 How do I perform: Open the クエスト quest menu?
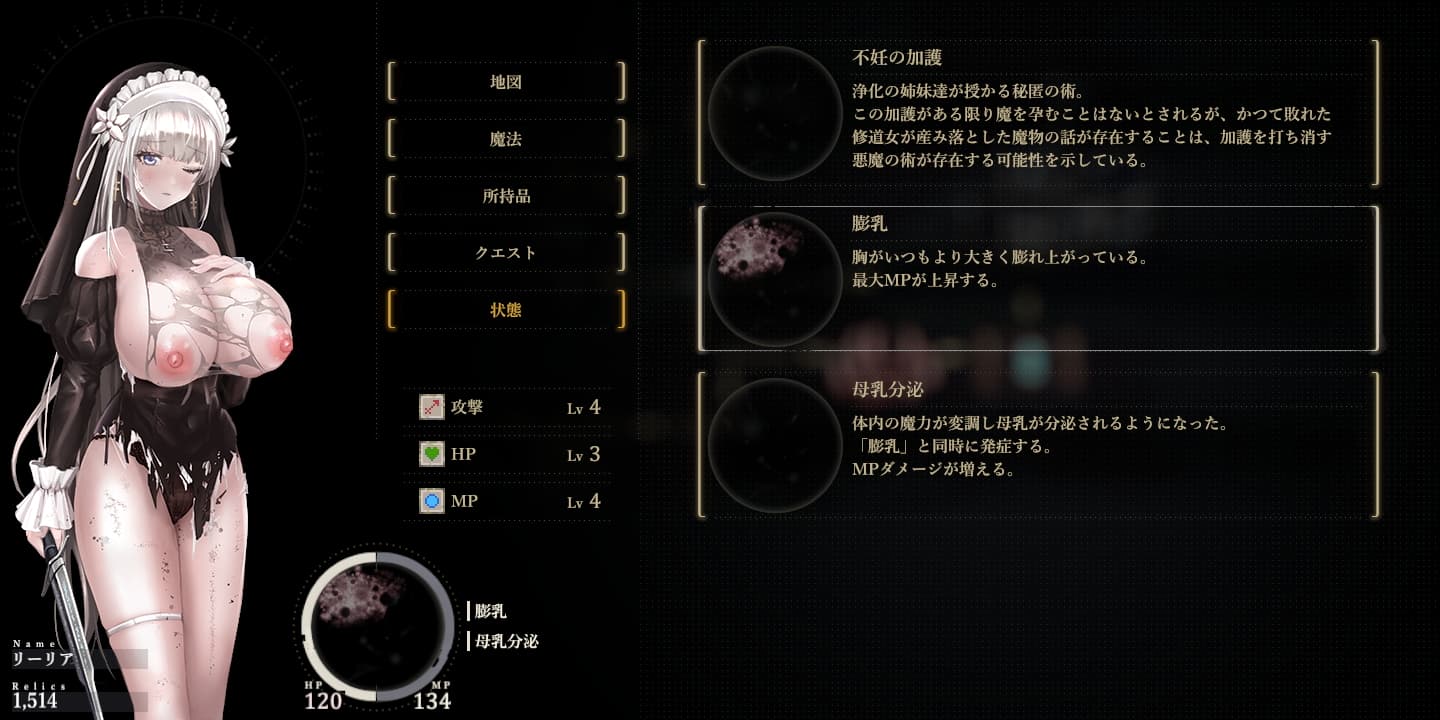click(x=506, y=253)
